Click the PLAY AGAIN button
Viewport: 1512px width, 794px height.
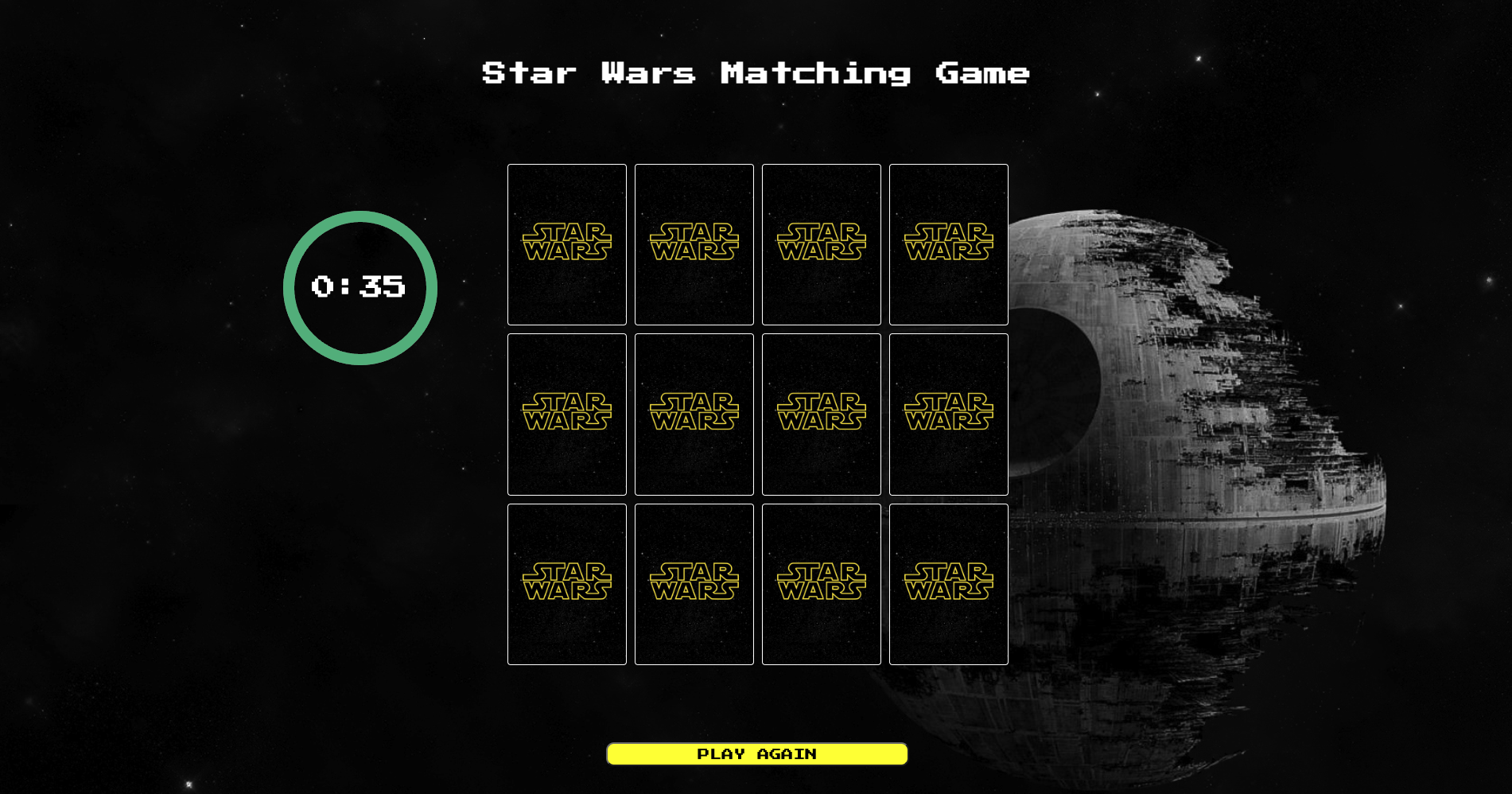tap(756, 753)
